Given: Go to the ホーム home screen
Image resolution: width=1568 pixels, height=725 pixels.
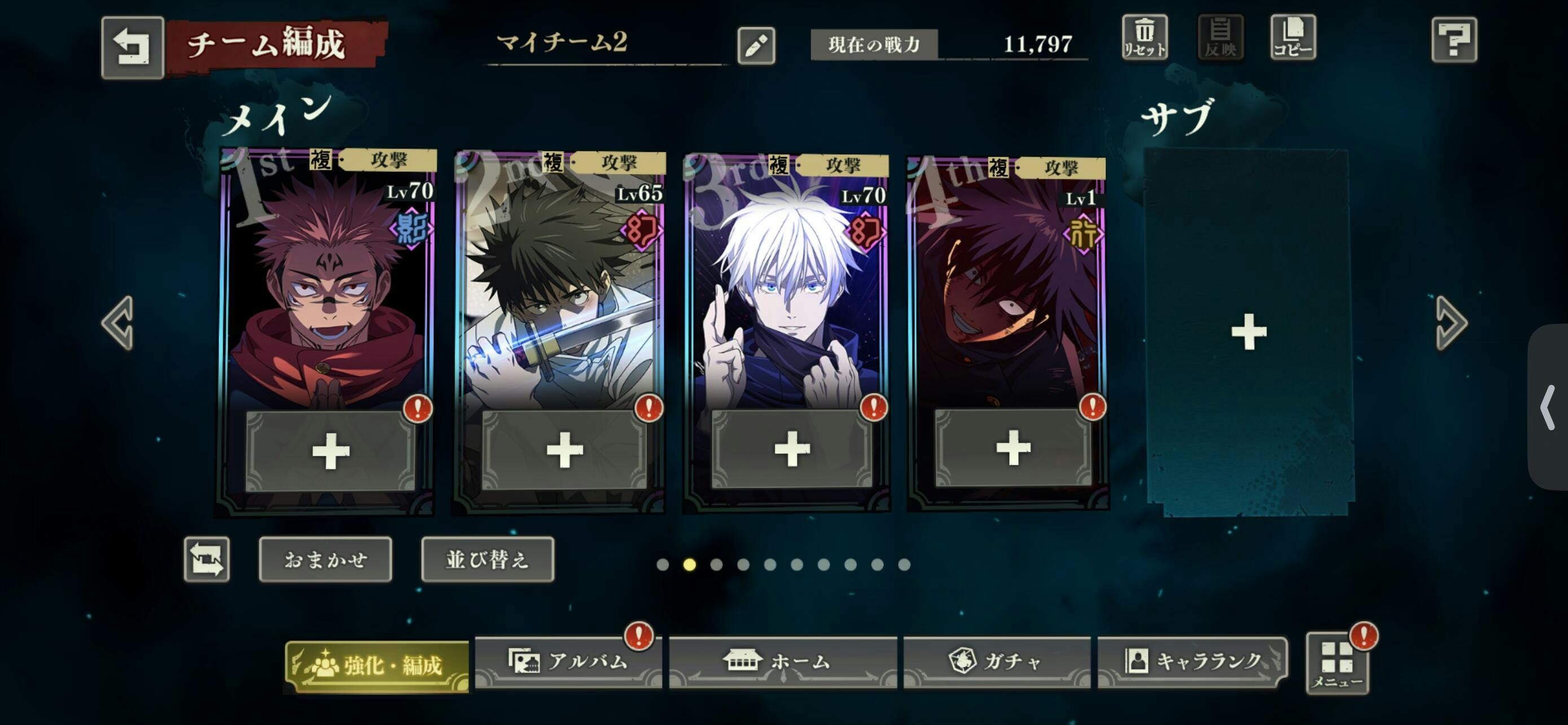Looking at the screenshot, I should coord(782,662).
